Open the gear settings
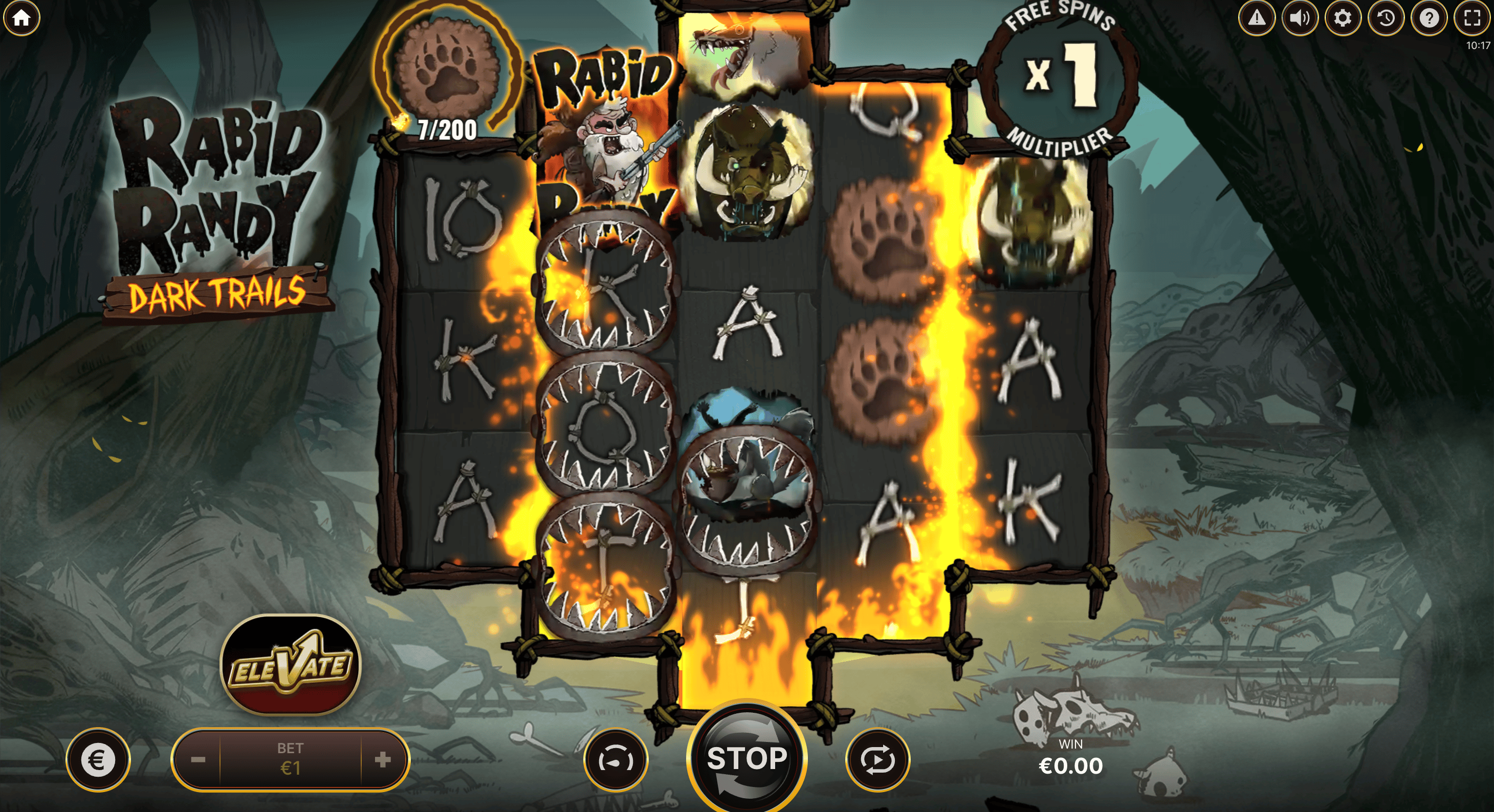This screenshot has width=1494, height=812. click(x=1342, y=18)
